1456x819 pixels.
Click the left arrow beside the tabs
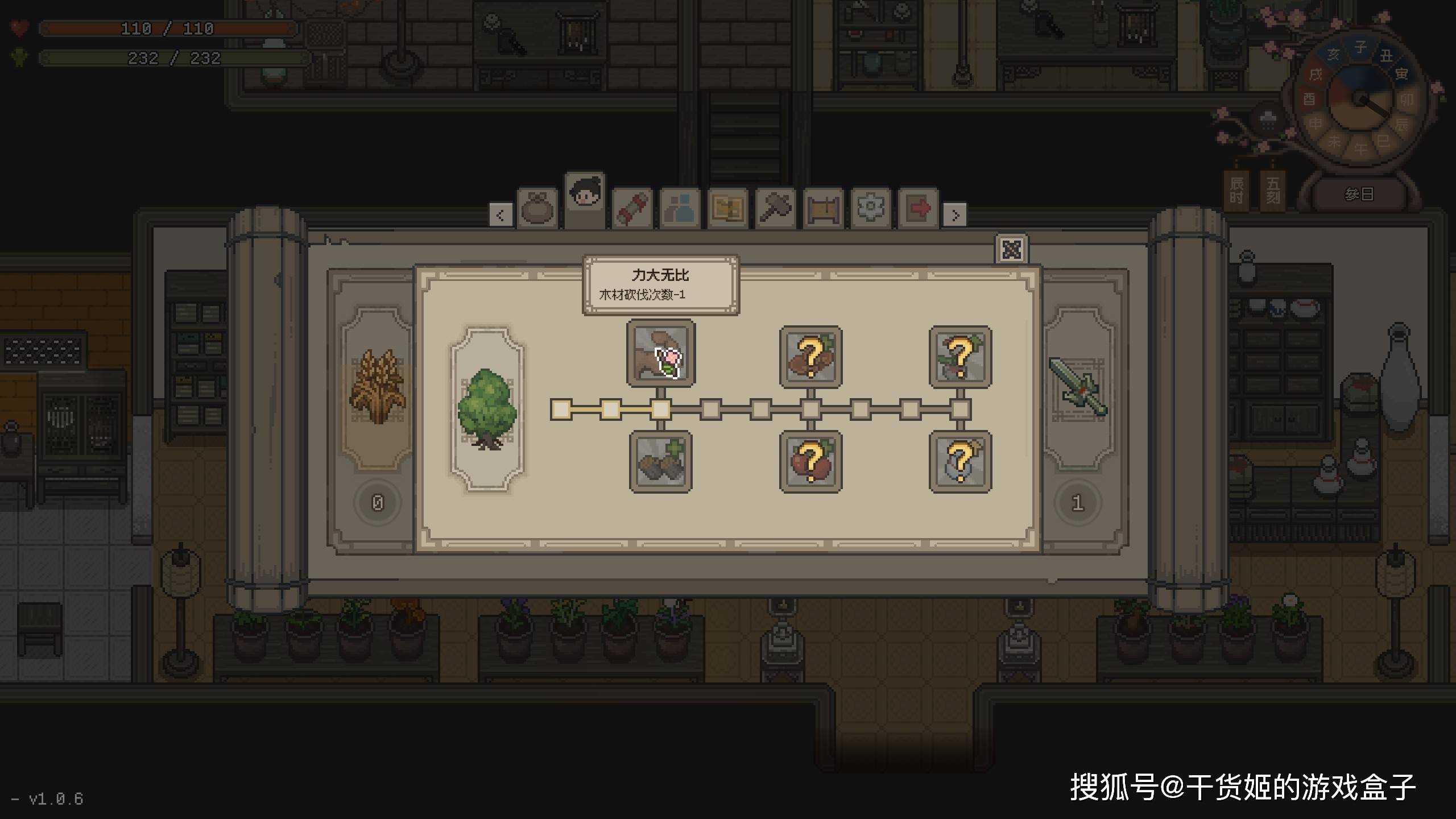500,215
